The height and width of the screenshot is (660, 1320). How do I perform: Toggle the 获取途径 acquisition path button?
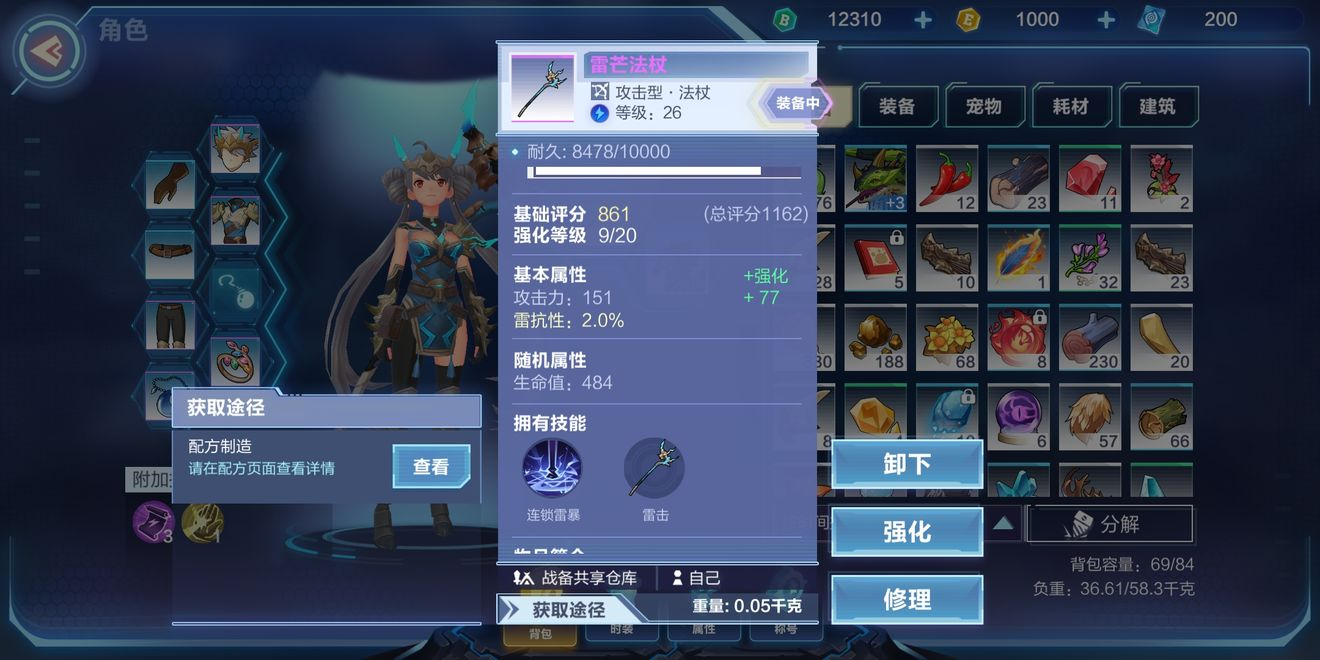[567, 609]
